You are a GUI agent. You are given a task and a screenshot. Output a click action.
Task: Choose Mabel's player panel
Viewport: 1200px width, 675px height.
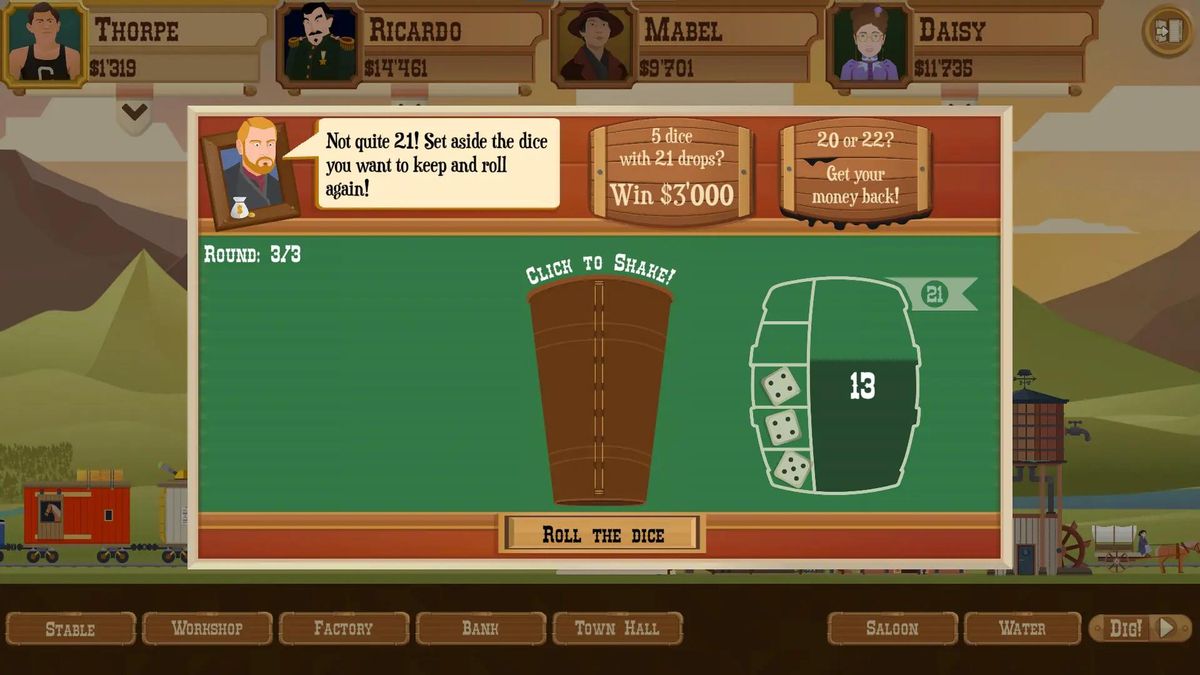(685, 45)
